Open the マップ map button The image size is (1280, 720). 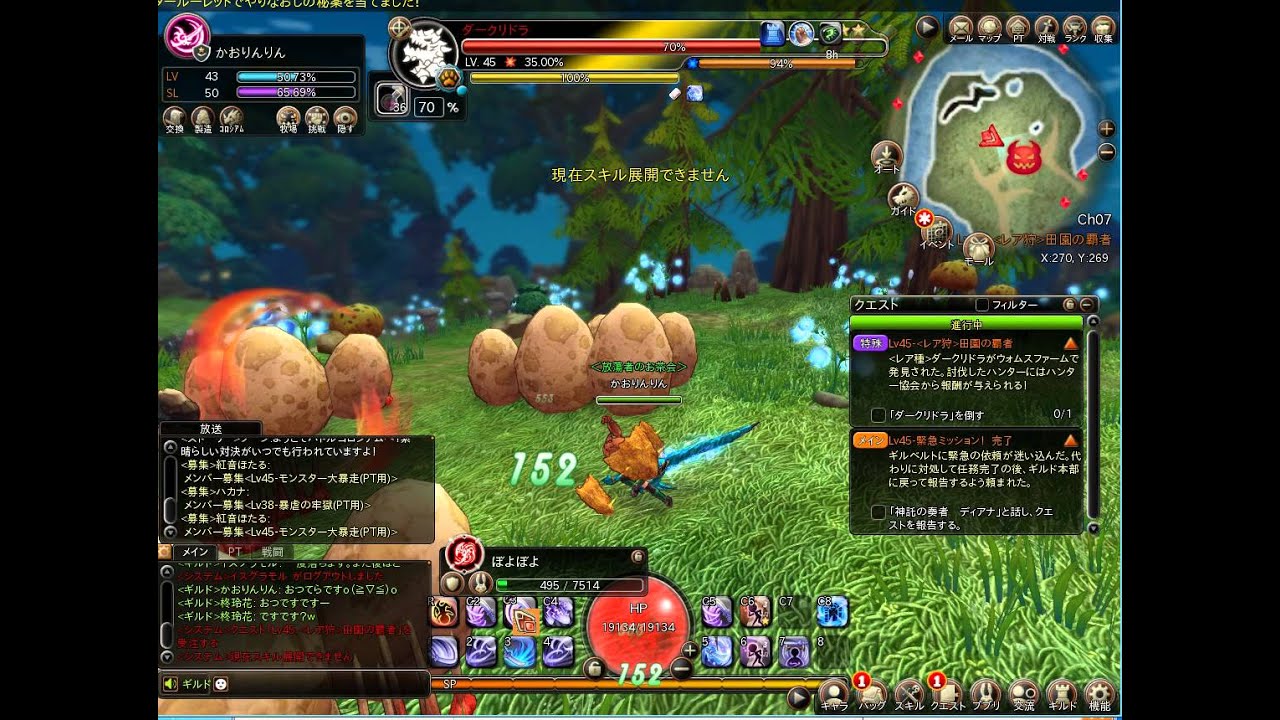click(x=989, y=28)
